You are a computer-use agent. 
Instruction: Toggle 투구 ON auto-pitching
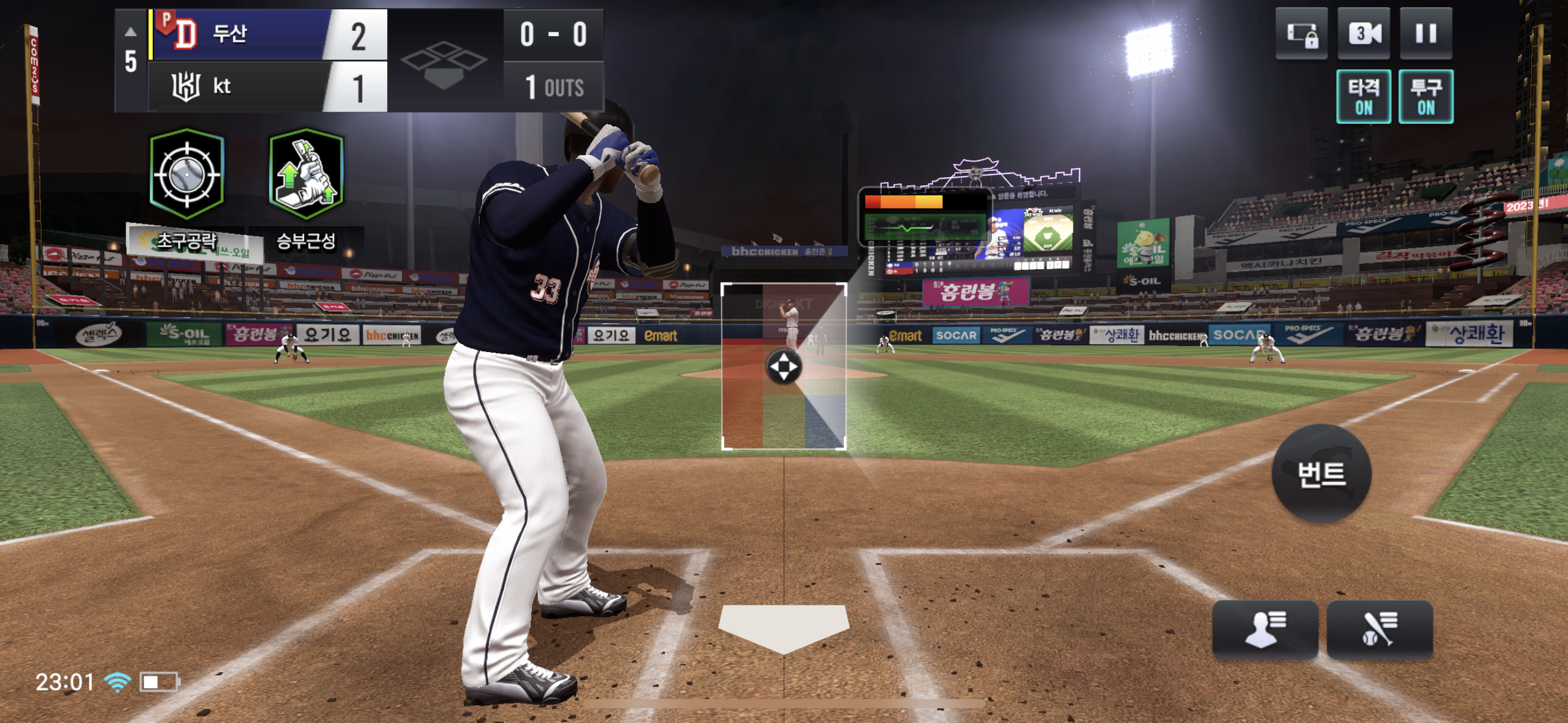1425,97
